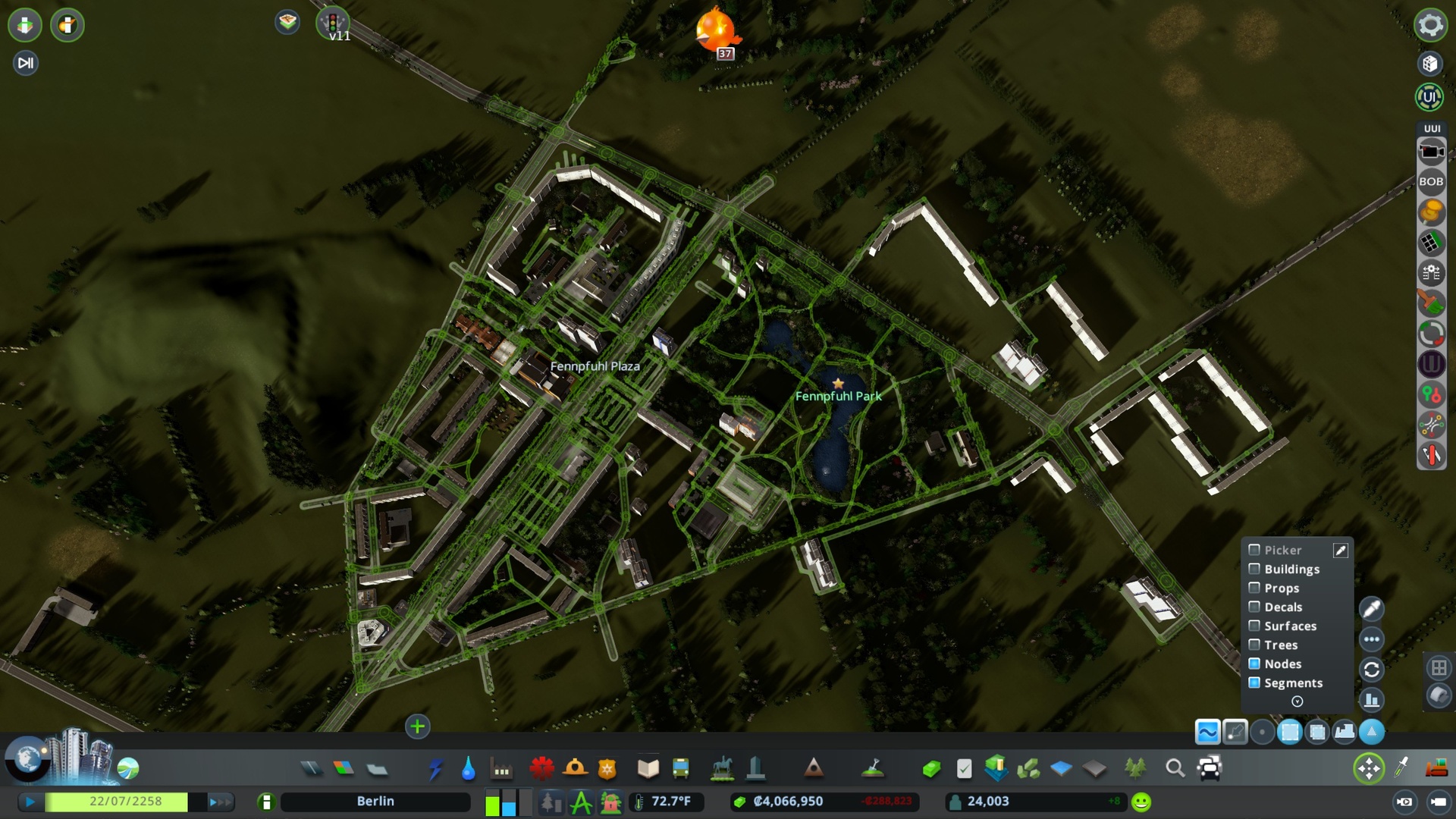1456x819 pixels.
Task: Disable the Segments checkbox in the Picker panel
Action: pyautogui.click(x=1255, y=682)
